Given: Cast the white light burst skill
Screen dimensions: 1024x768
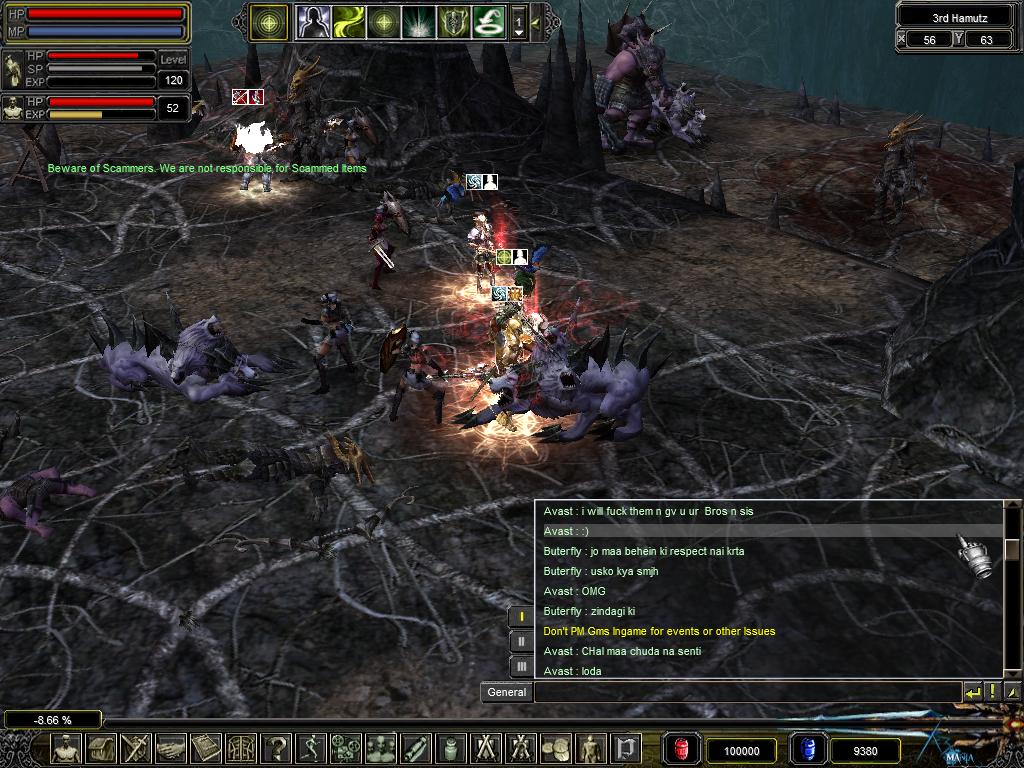Looking at the screenshot, I should (418, 21).
